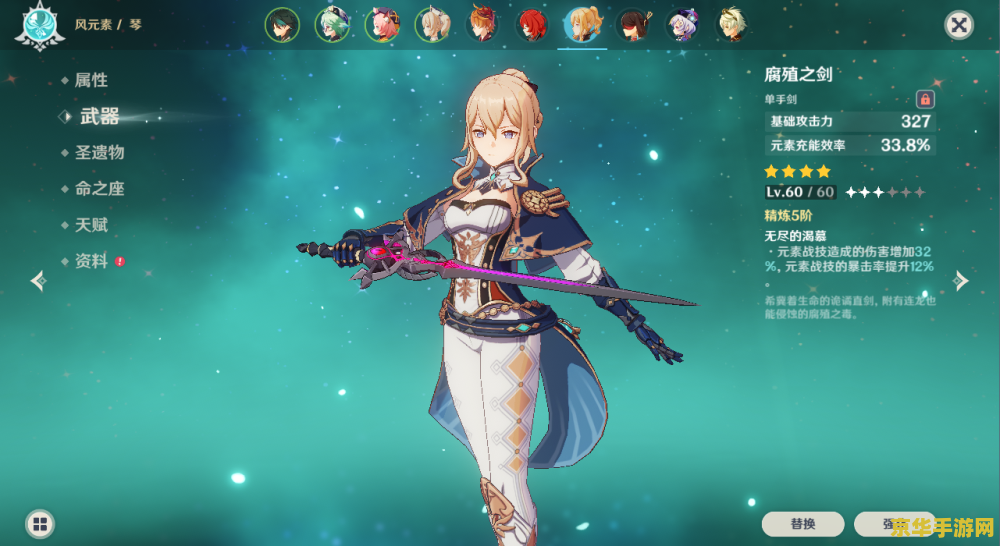Select the 武器 weapon menu entry

click(x=99, y=117)
